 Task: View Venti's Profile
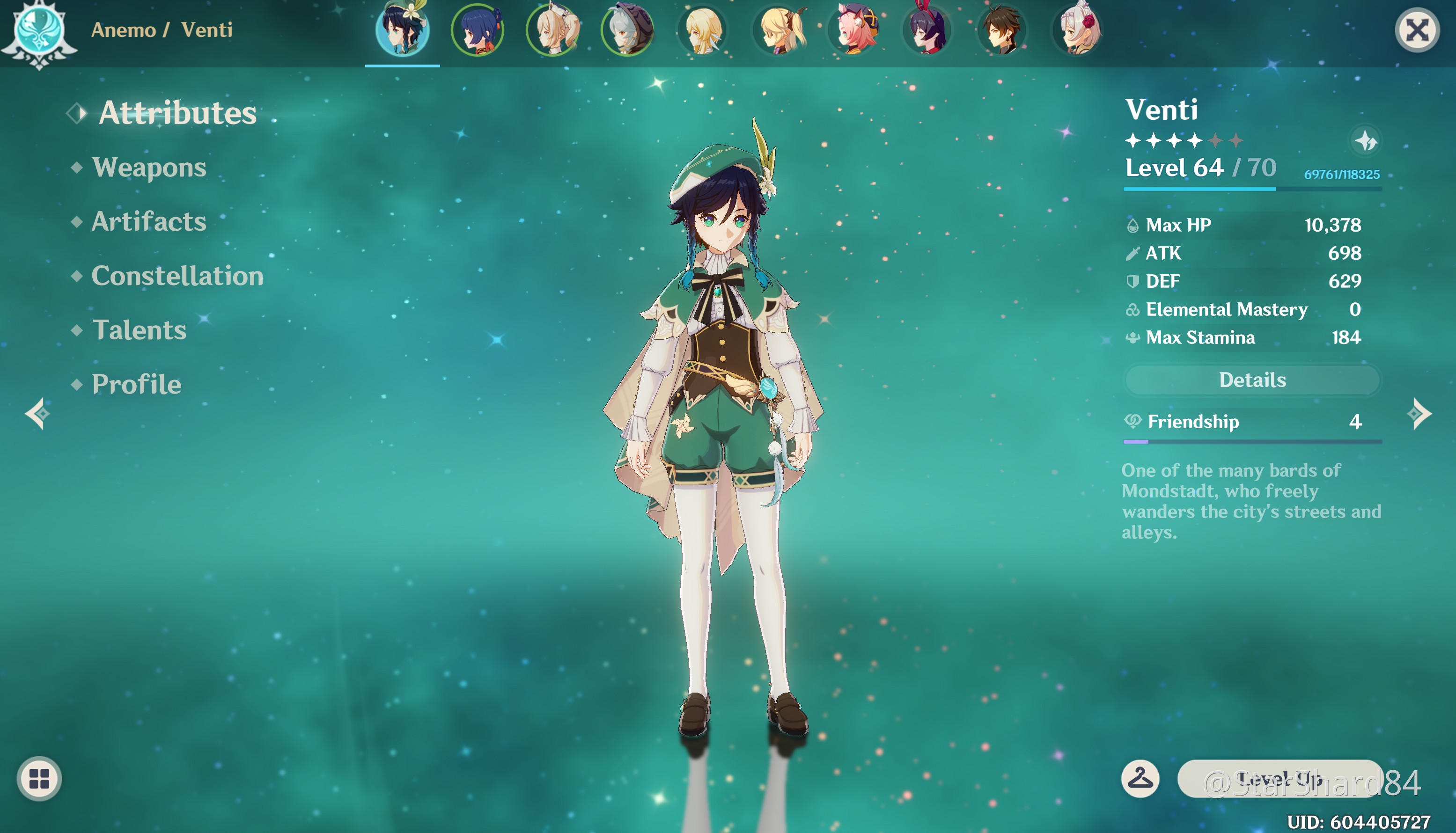click(x=136, y=385)
